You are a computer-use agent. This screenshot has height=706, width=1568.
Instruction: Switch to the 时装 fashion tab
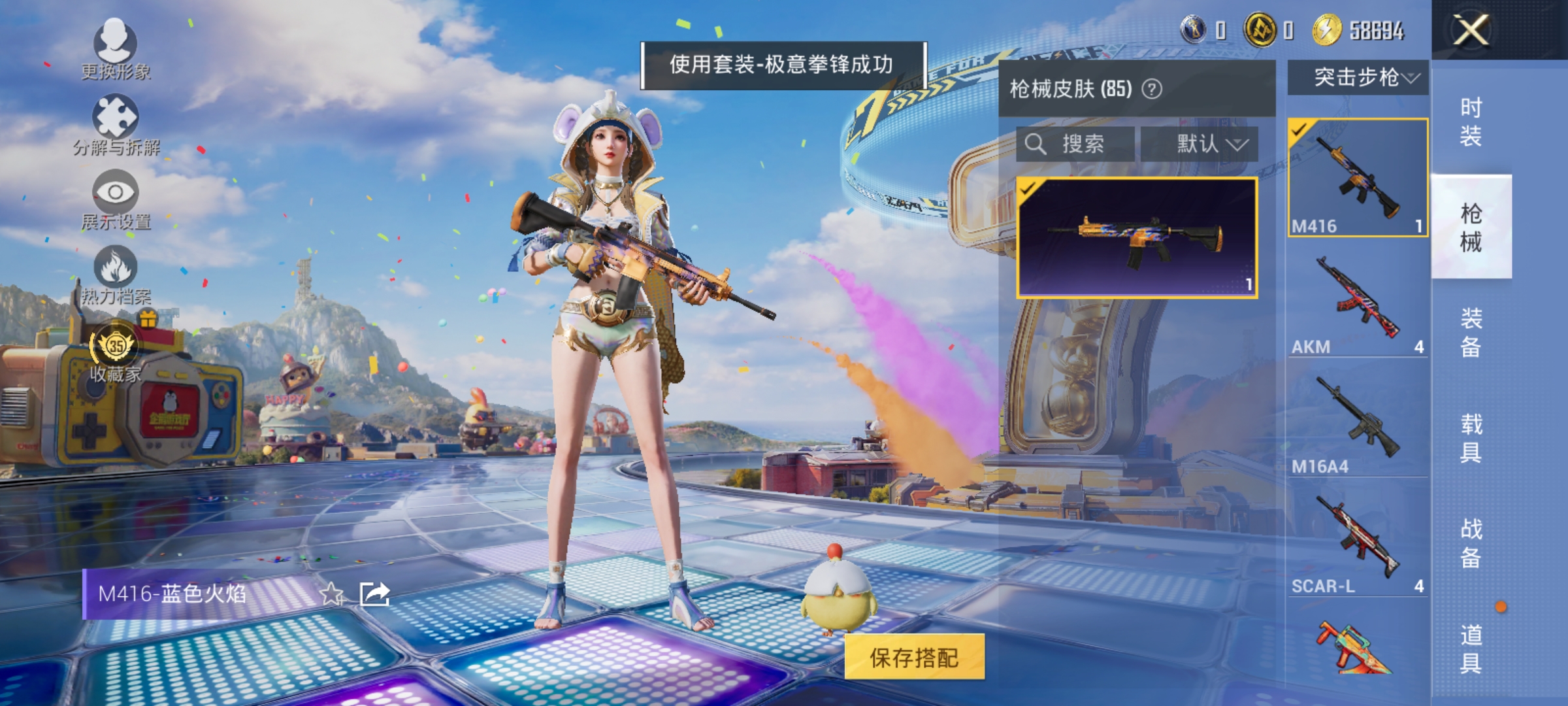(1472, 121)
